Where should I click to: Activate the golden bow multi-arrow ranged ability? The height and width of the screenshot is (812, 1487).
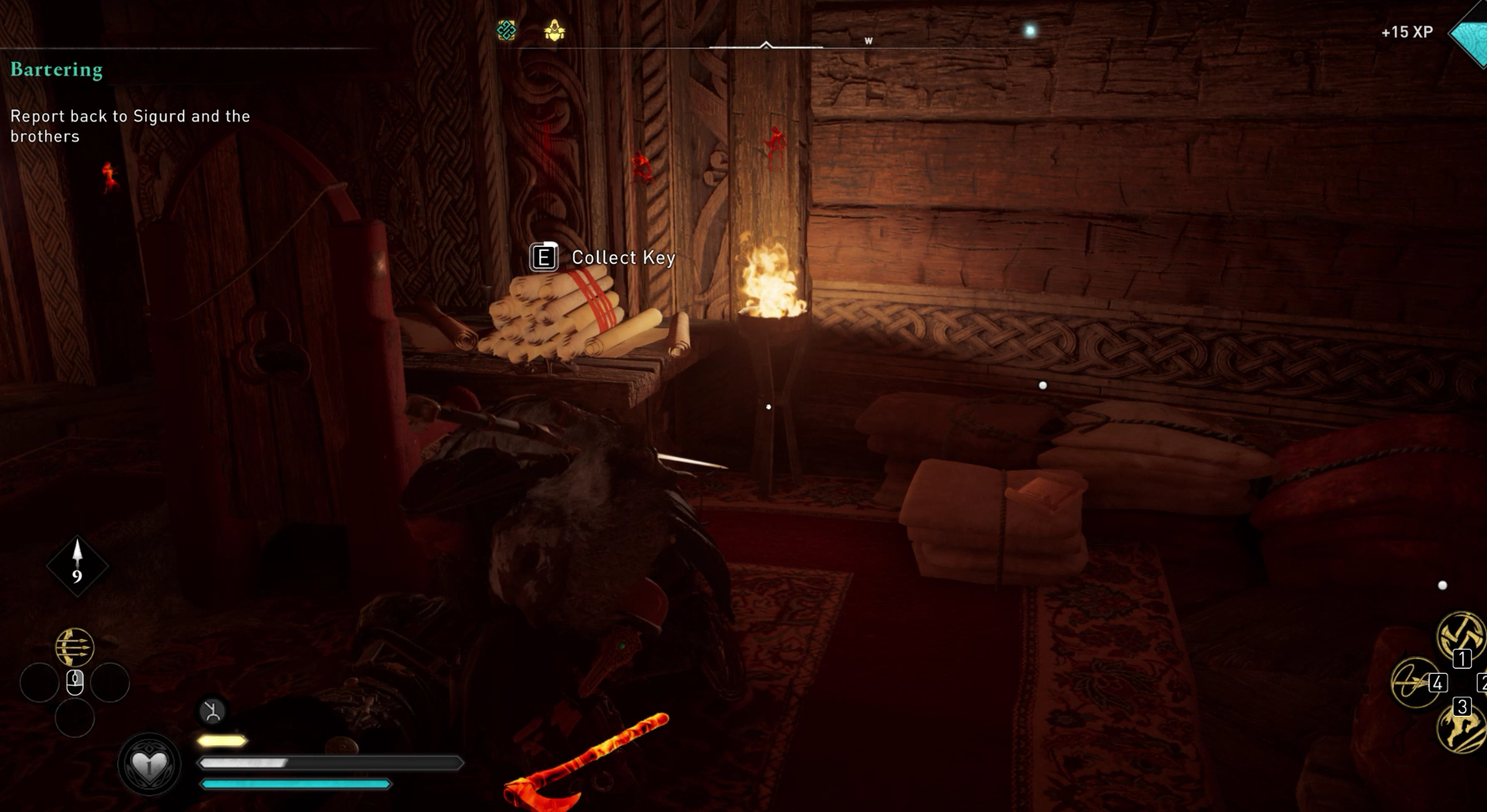tap(75, 647)
